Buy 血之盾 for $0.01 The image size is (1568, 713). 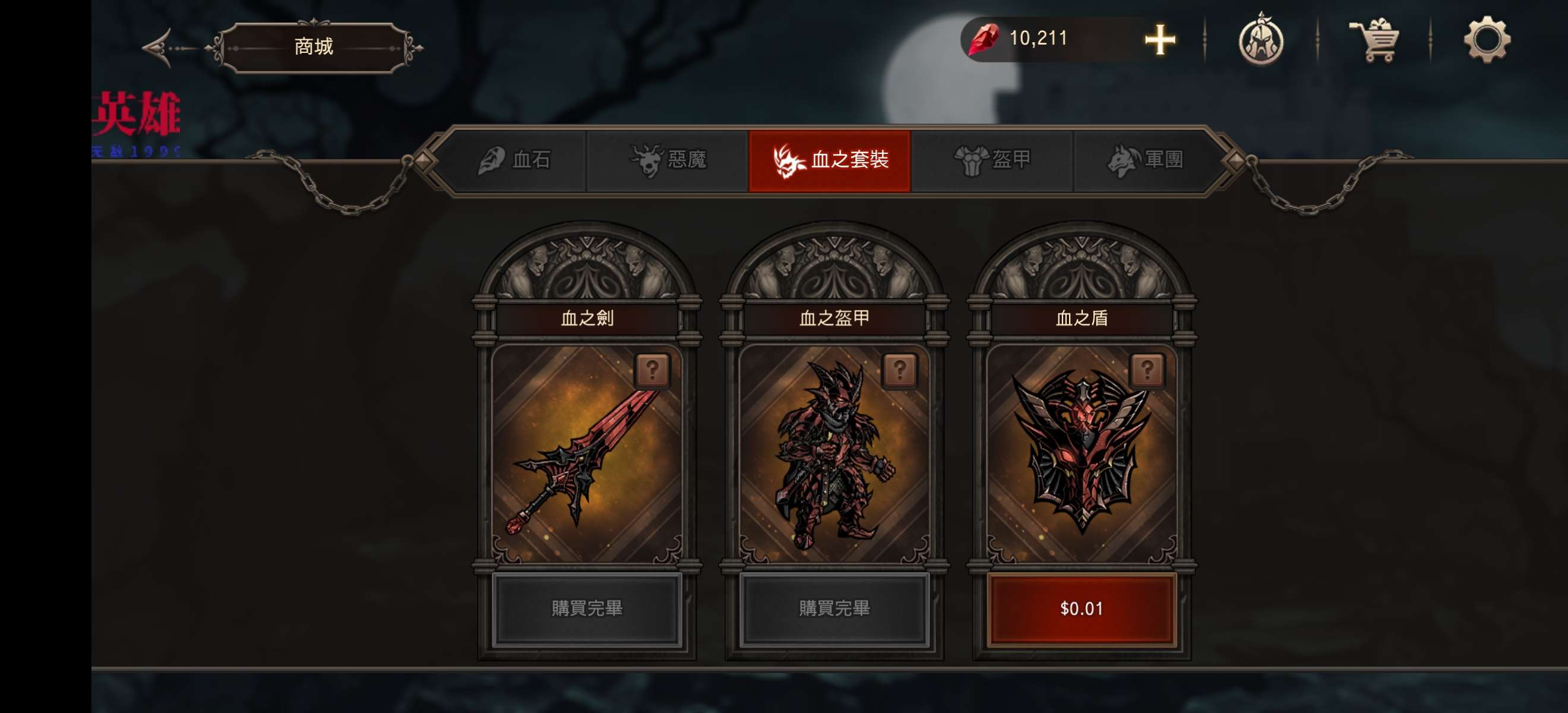click(1081, 608)
